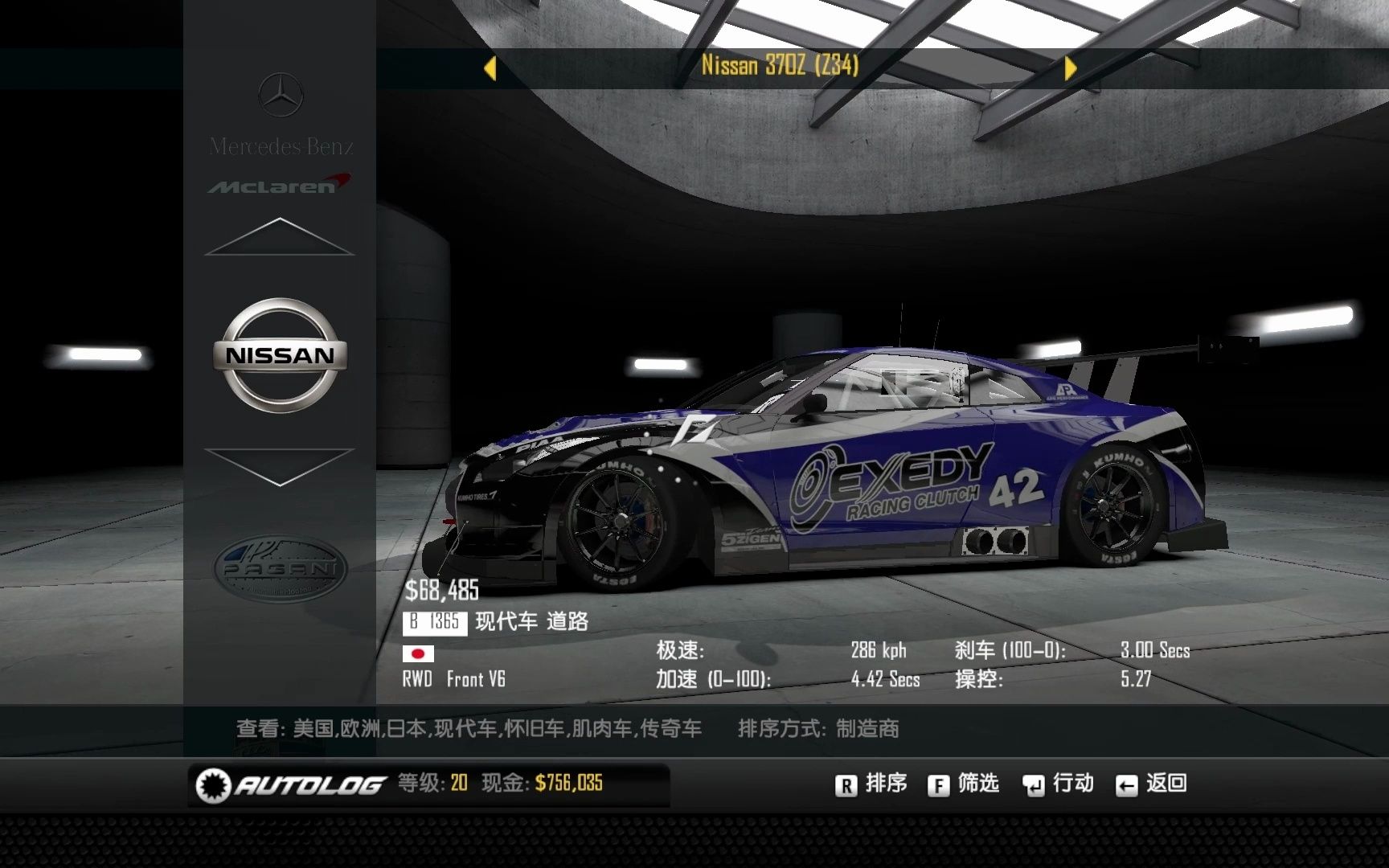Click the down arrow below the Nissan logo
The image size is (1389, 868).
coord(280,466)
